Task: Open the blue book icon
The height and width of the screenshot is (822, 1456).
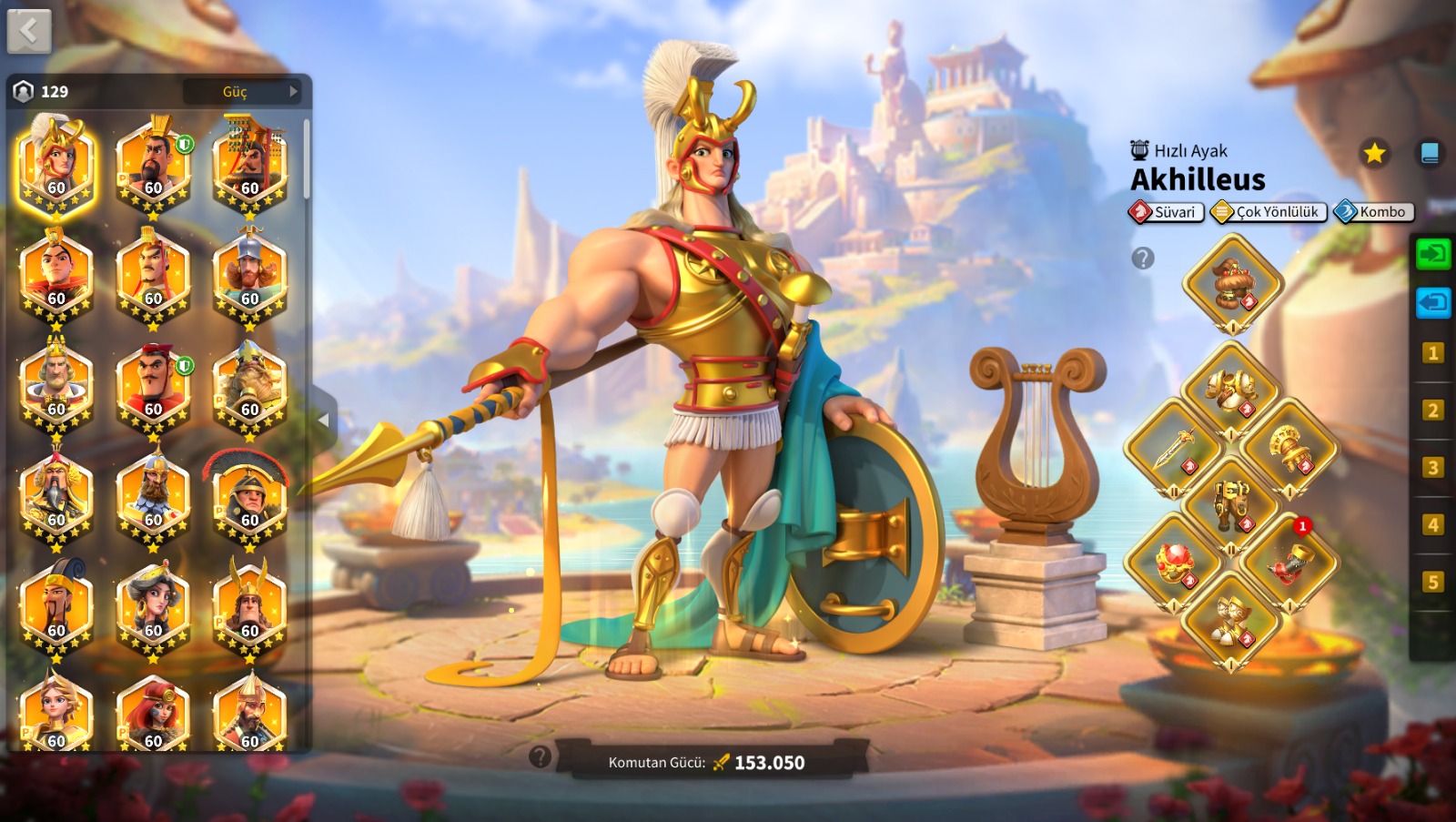Action: (1430, 153)
